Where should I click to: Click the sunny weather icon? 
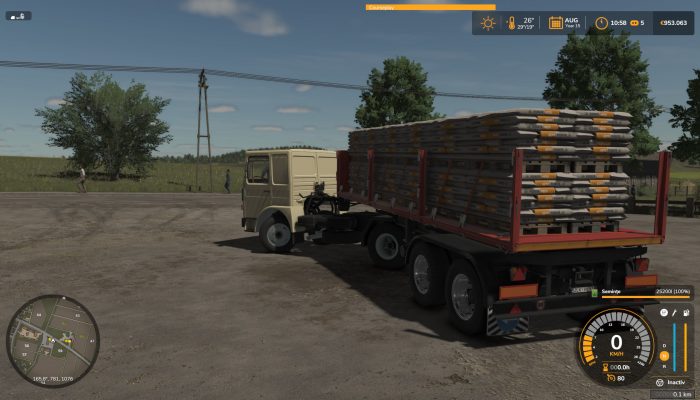coord(488,22)
